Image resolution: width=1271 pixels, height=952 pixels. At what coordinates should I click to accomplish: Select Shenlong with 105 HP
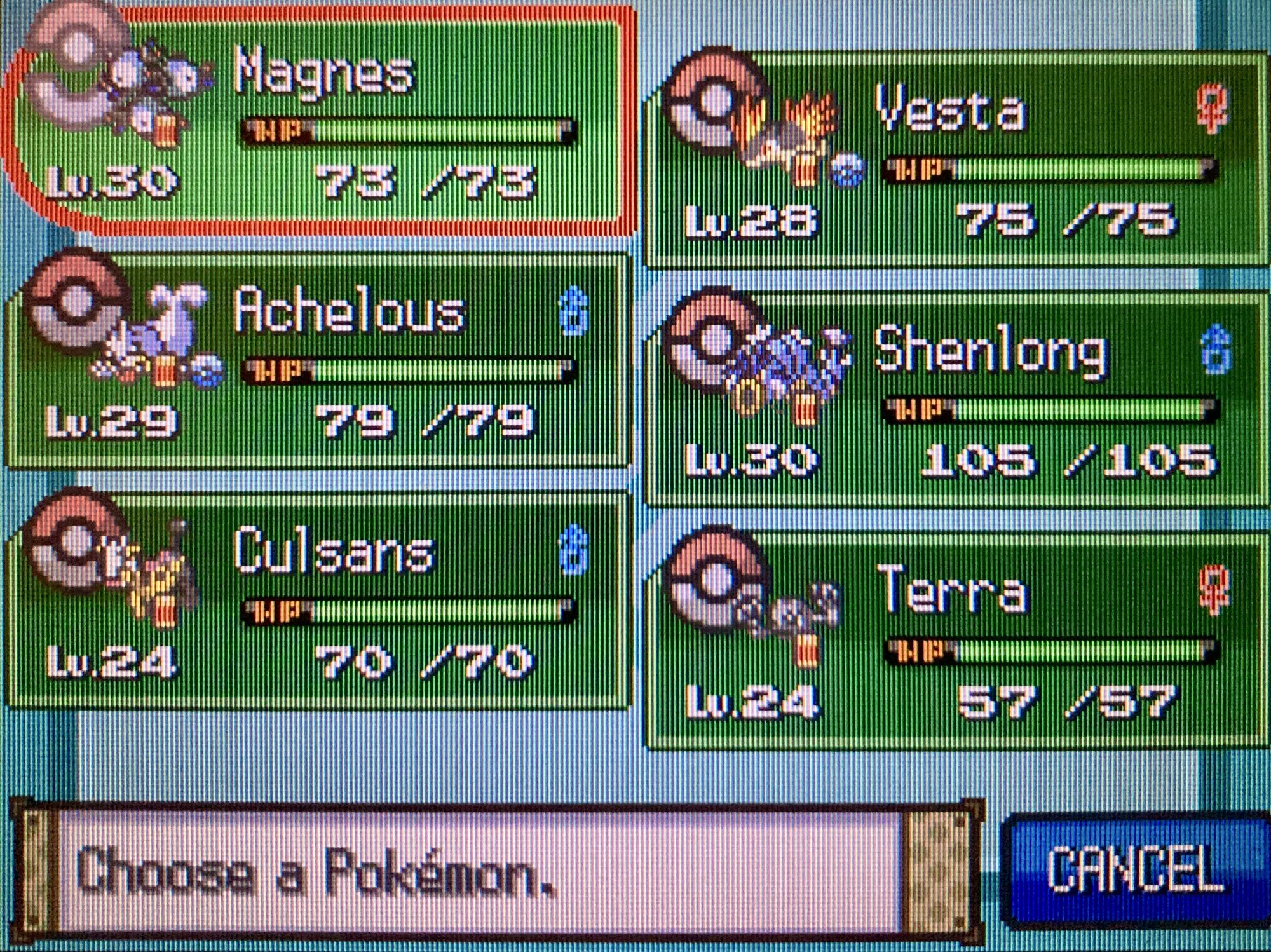click(953, 399)
